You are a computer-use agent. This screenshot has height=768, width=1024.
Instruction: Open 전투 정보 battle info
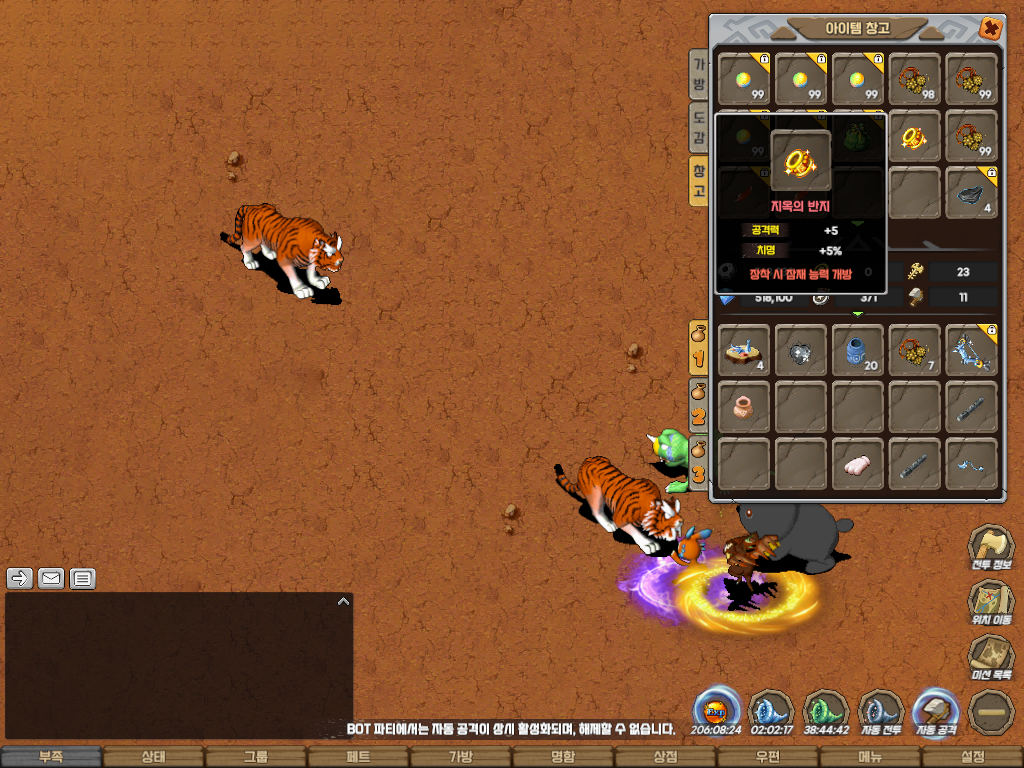(990, 549)
